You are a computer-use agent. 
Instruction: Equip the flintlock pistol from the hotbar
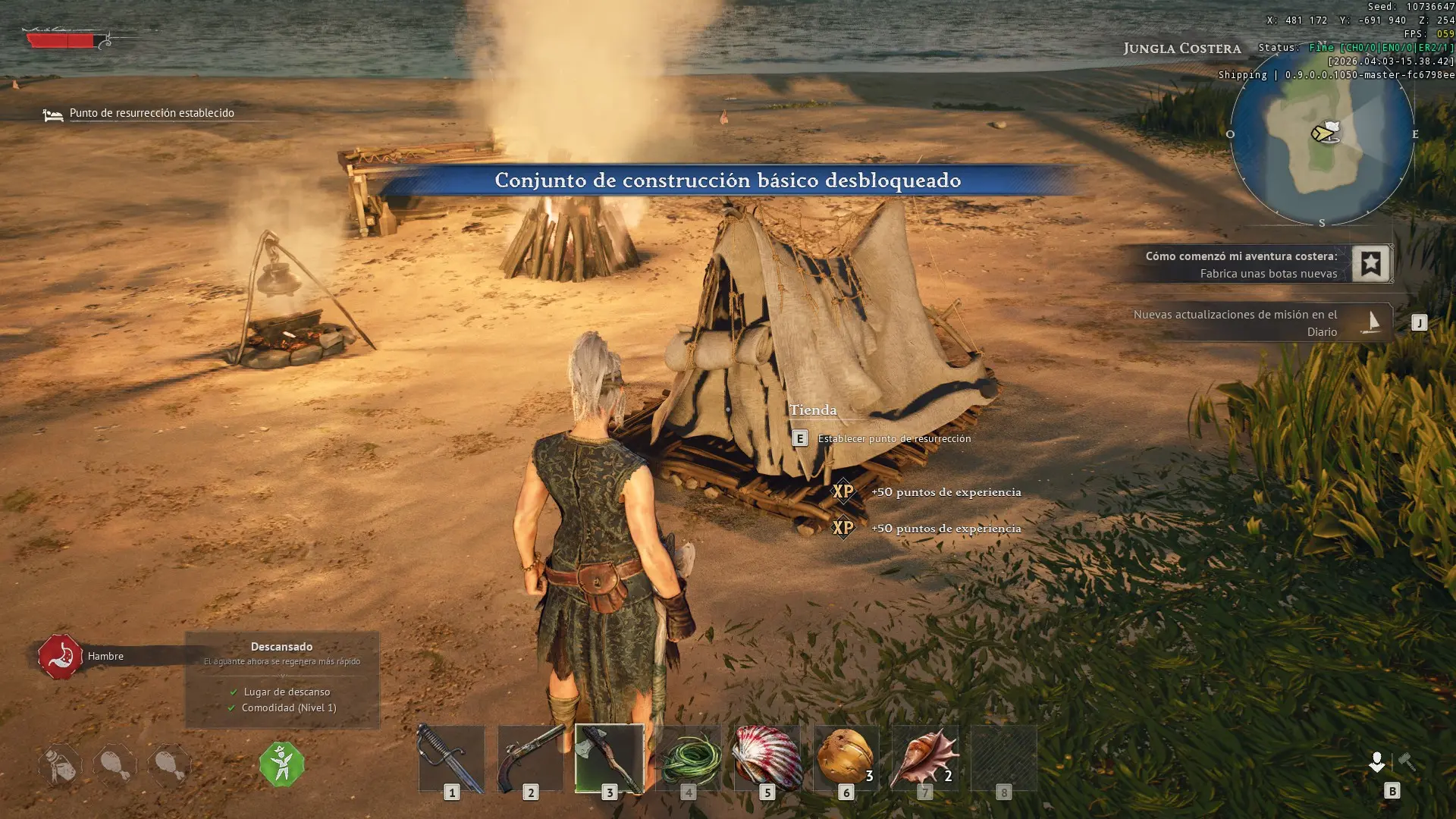pyautogui.click(x=530, y=758)
